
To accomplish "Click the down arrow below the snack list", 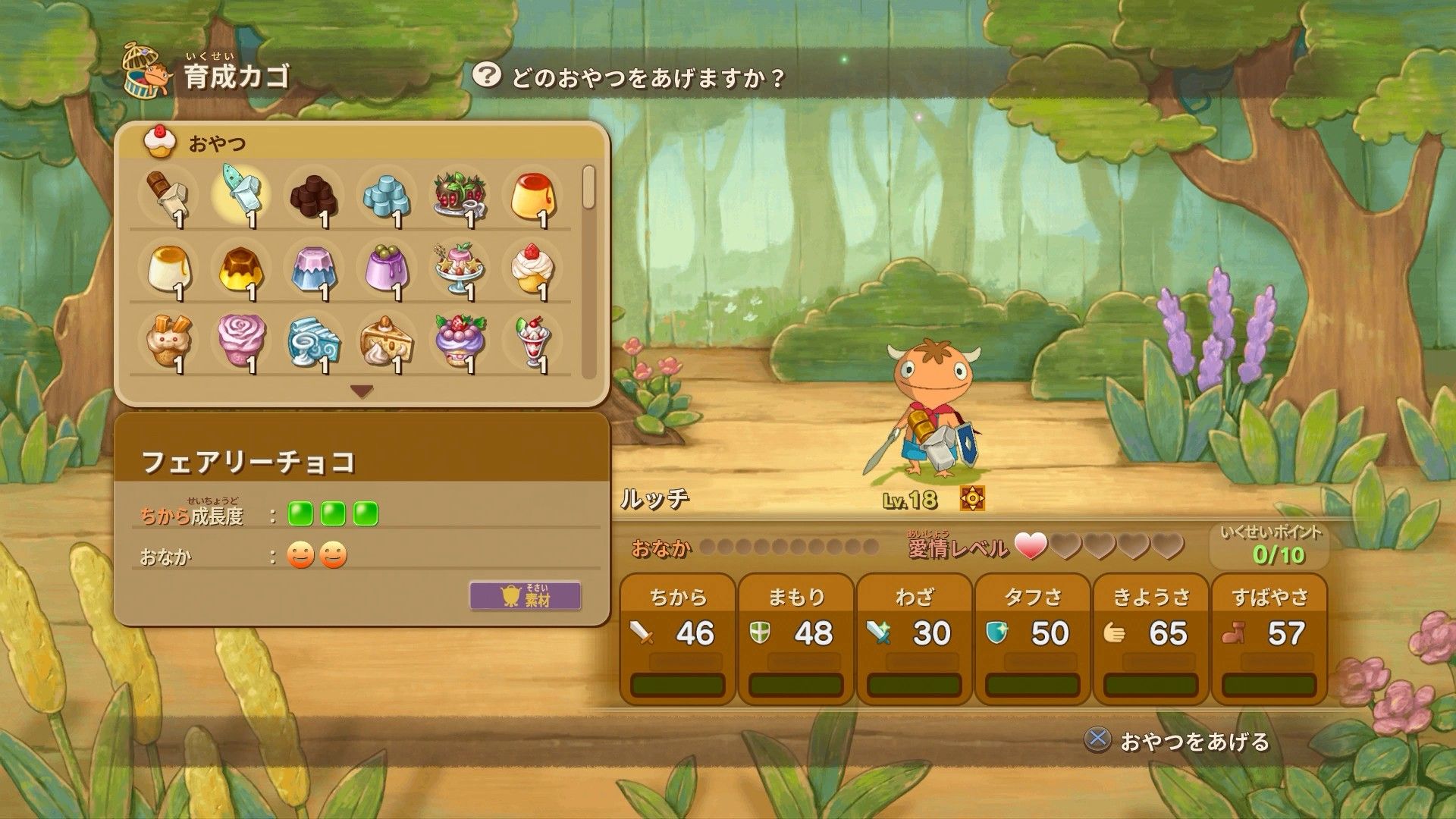I will (362, 391).
